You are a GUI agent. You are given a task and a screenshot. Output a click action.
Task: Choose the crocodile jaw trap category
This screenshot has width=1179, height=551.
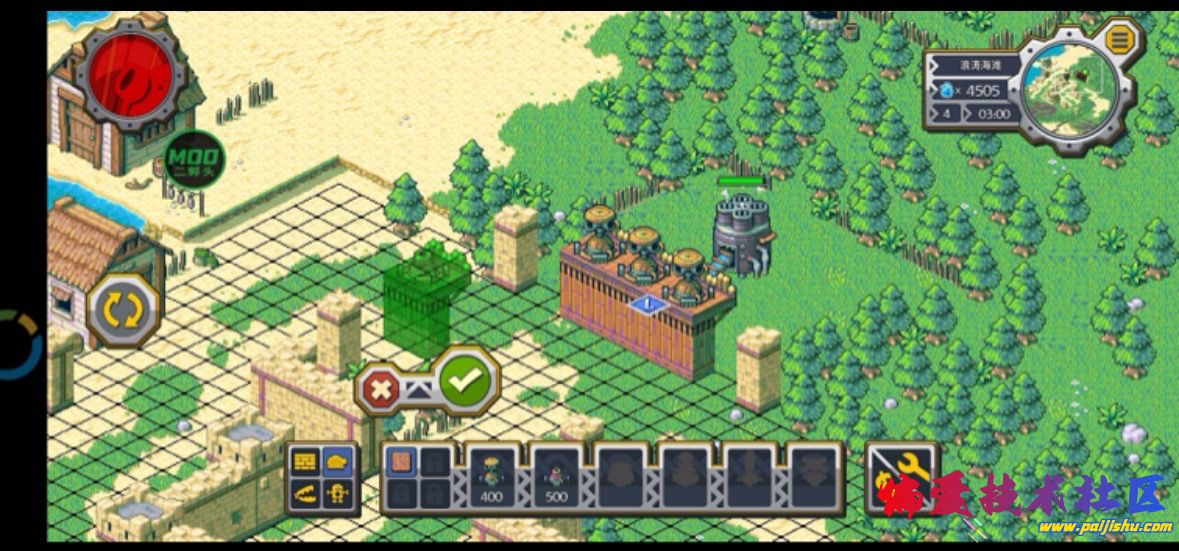305,492
